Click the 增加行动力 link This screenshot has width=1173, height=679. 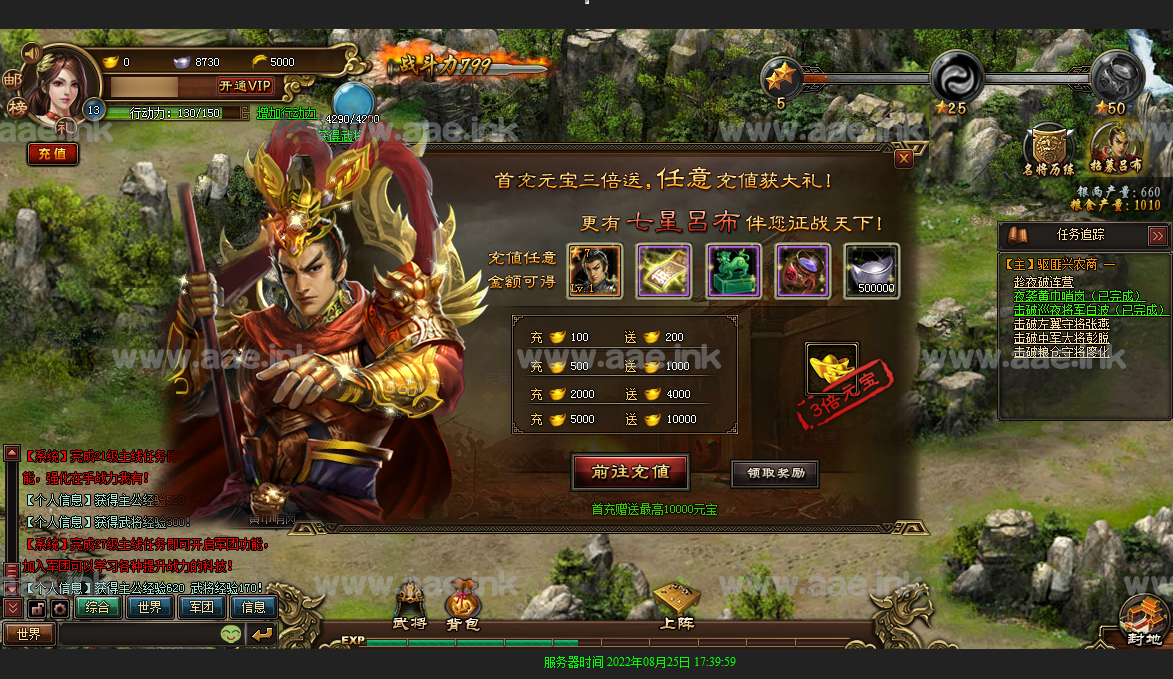(x=286, y=113)
